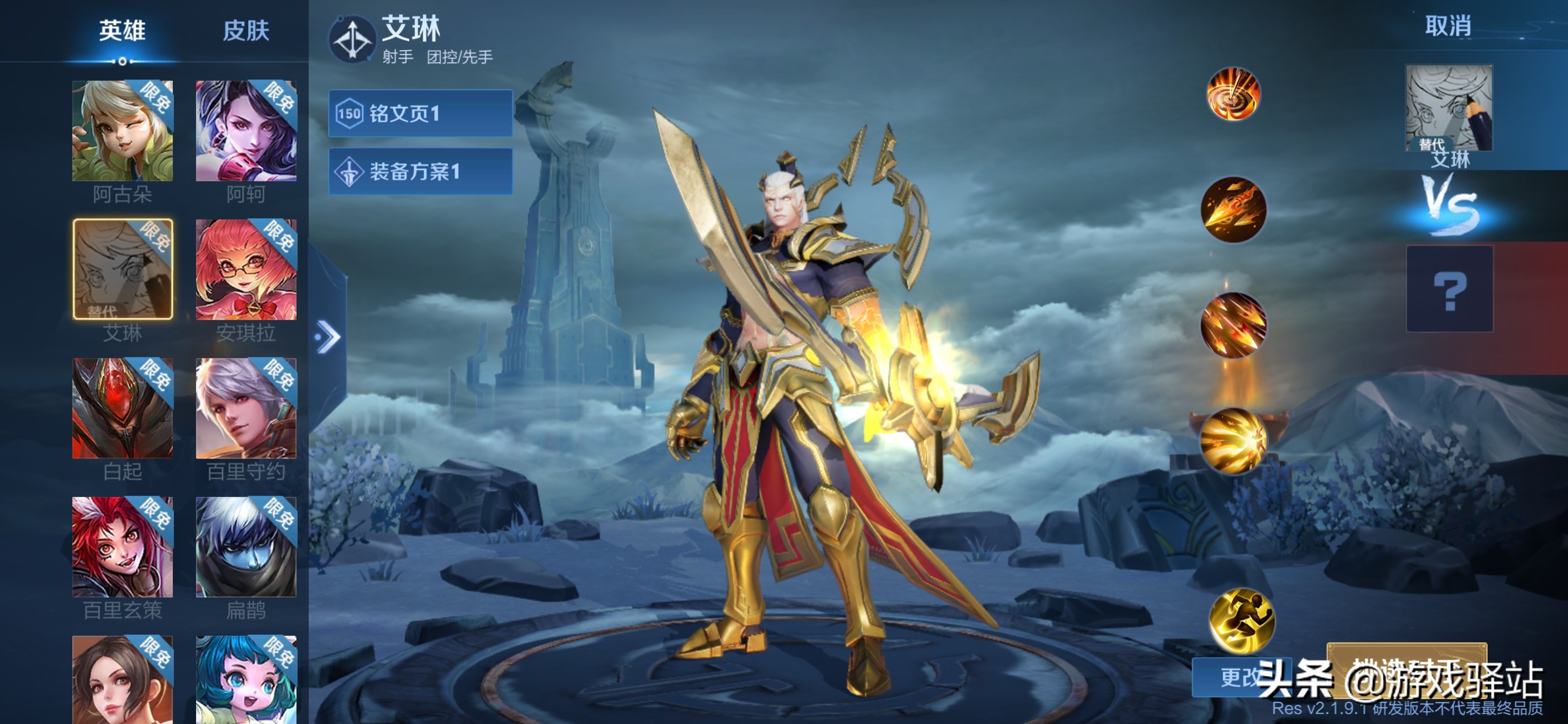This screenshot has height=724, width=1568.
Task: Pick the 艾琳 sketch portrait in hero list
Action: (x=122, y=269)
